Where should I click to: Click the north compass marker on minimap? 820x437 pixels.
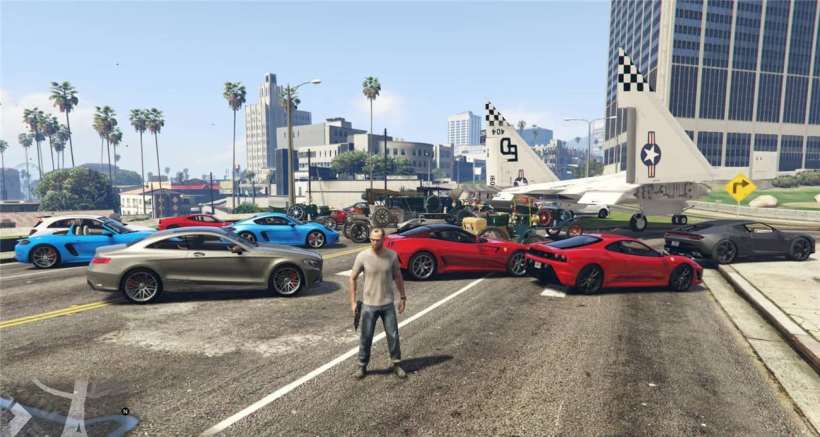[x=125, y=410]
